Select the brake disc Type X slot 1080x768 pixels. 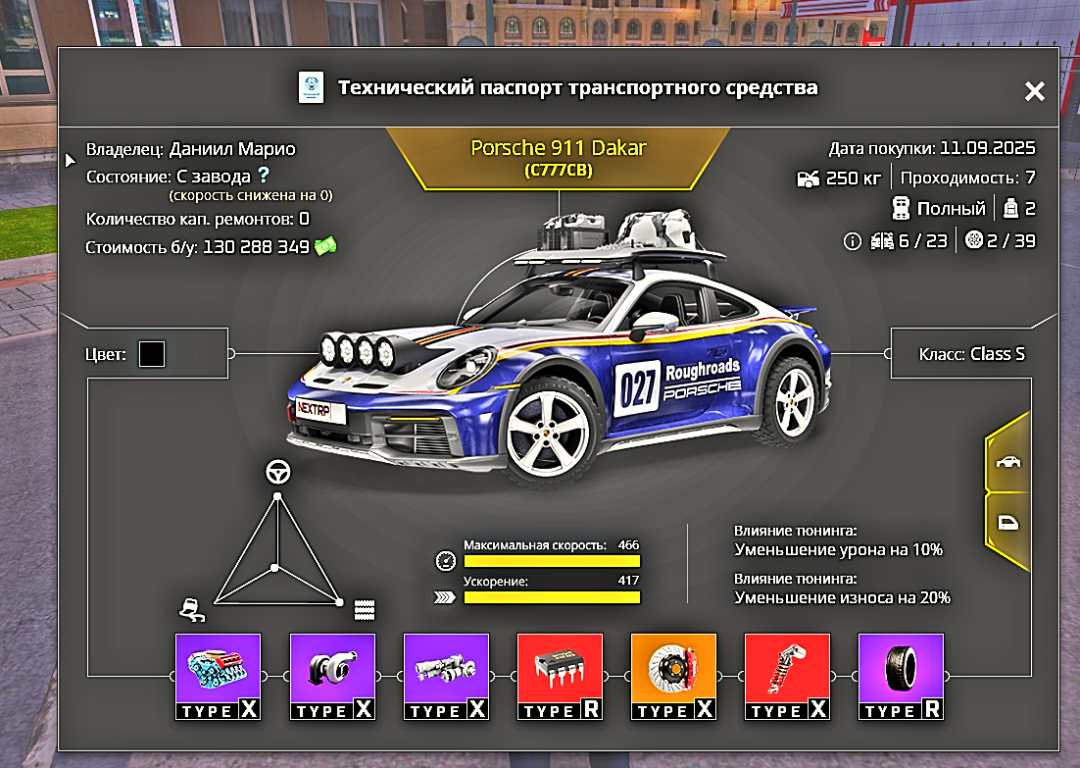(674, 676)
